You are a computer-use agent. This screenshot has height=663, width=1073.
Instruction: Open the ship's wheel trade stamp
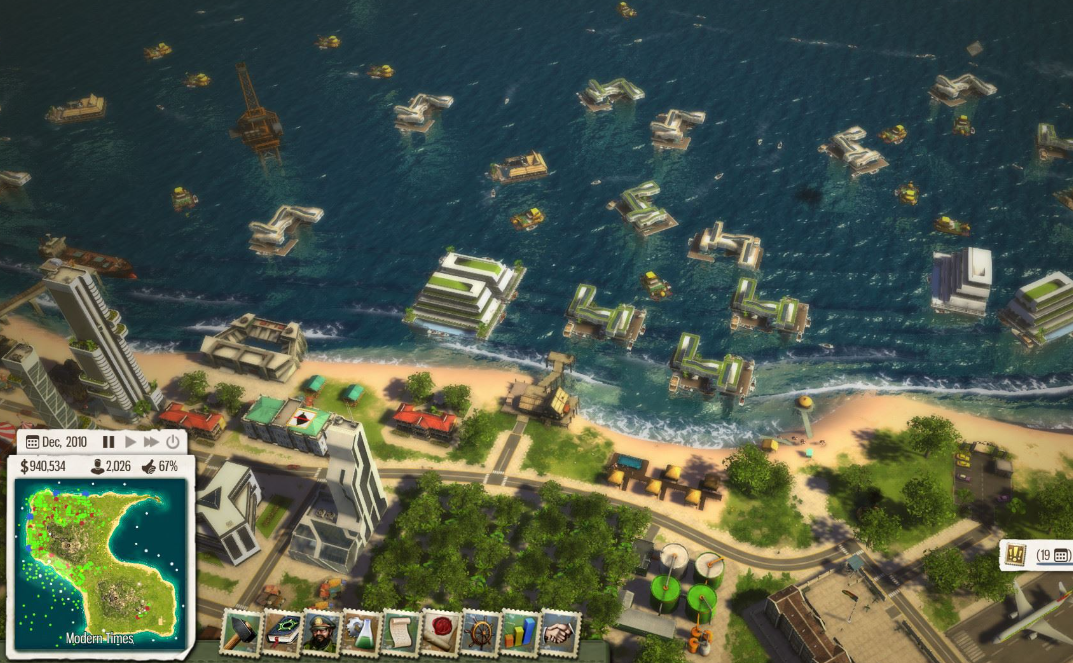tap(480, 632)
